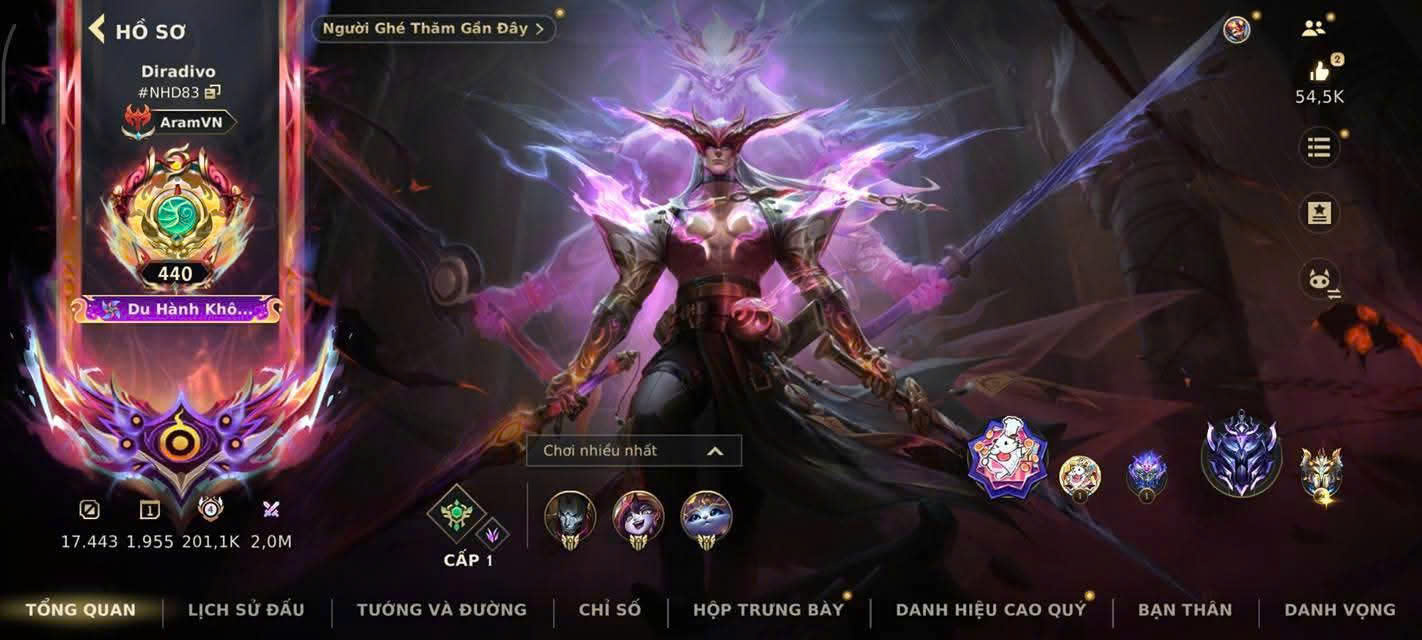
Task: Open Người Ghé Thăm Gần Đây visitors list
Action: (433, 28)
